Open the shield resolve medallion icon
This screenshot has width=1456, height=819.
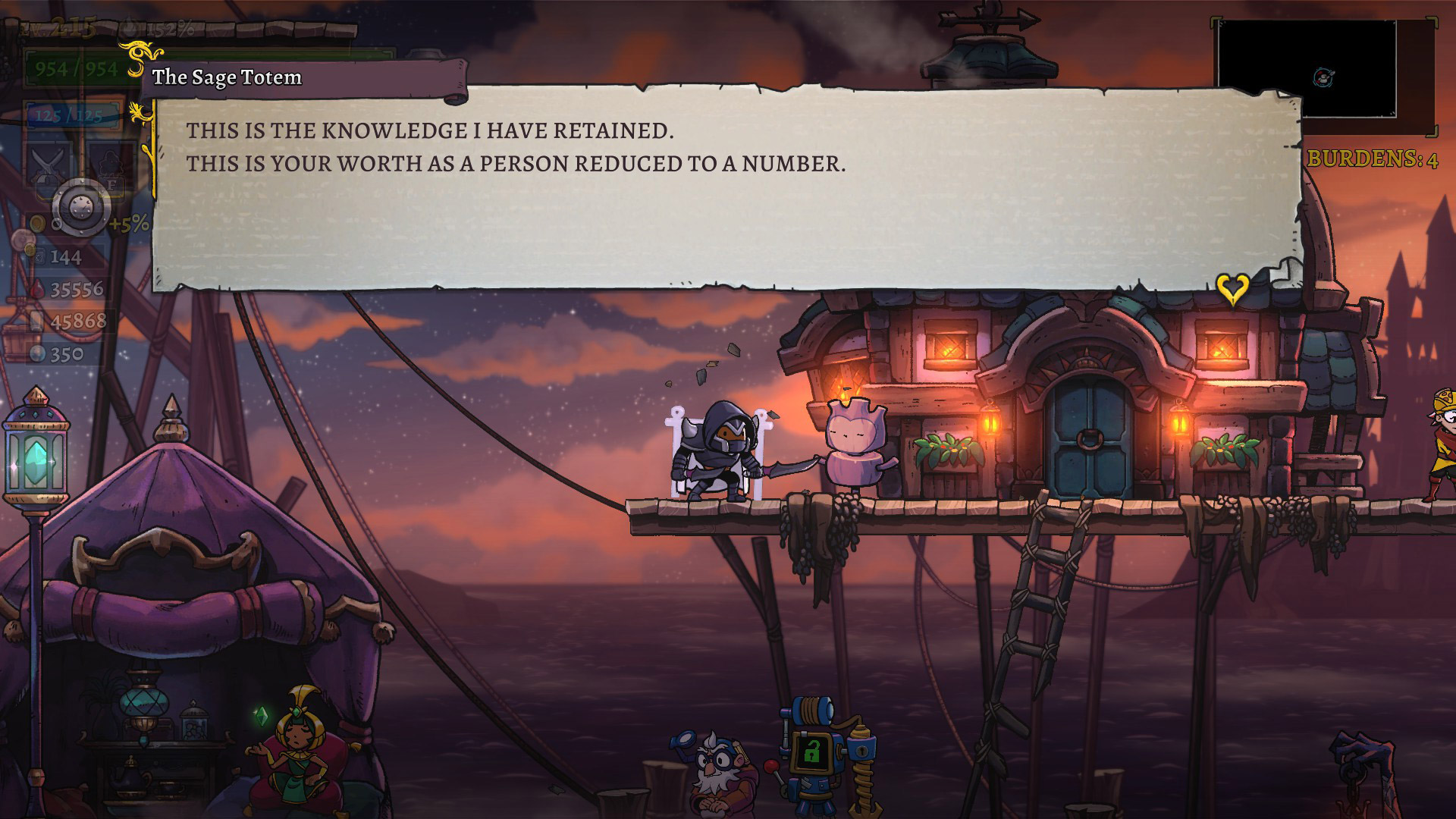[x=78, y=207]
